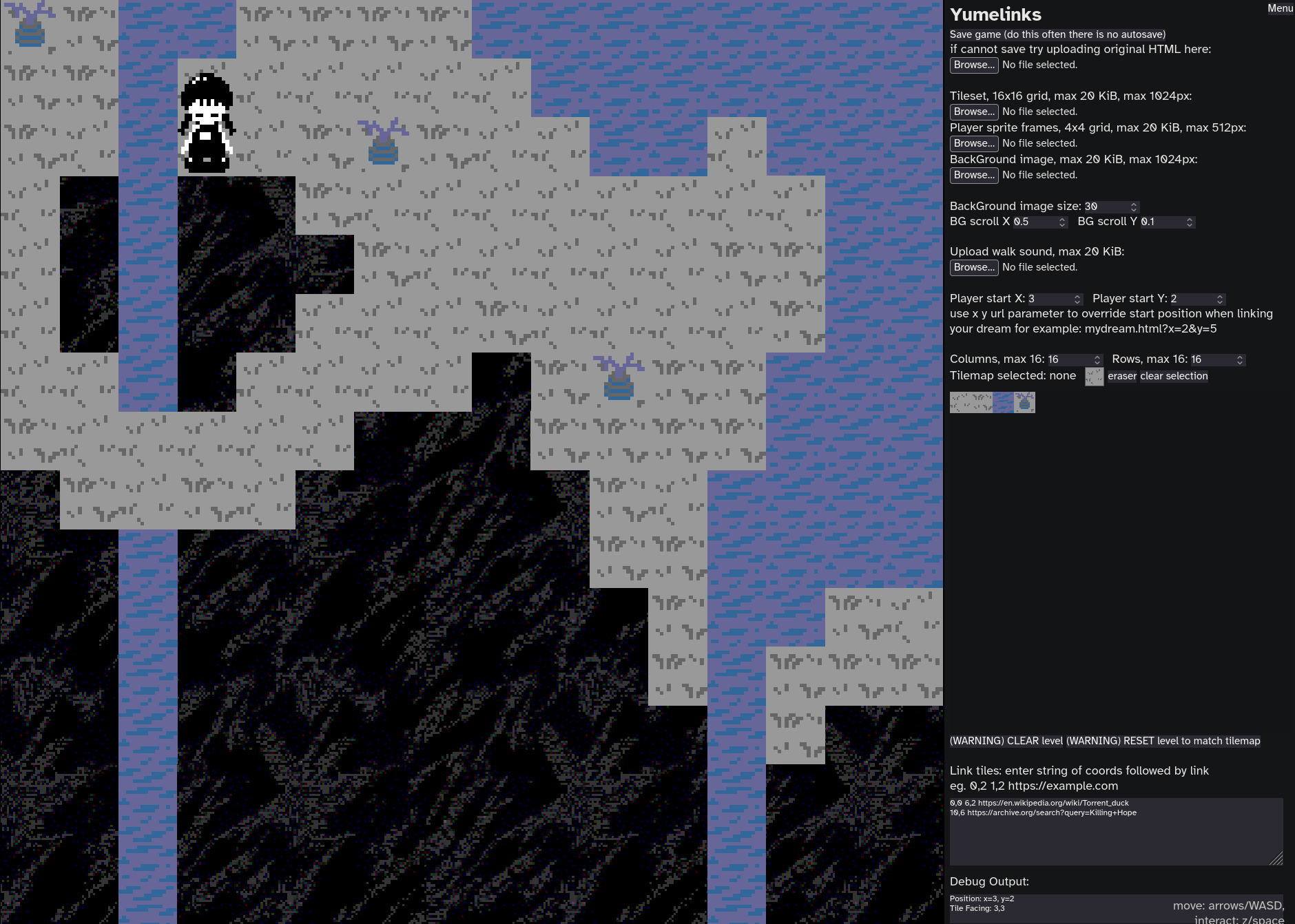This screenshot has height=924, width=1295.
Task: Increase BG scroll Y with its stepper
Action: pyautogui.click(x=1190, y=219)
